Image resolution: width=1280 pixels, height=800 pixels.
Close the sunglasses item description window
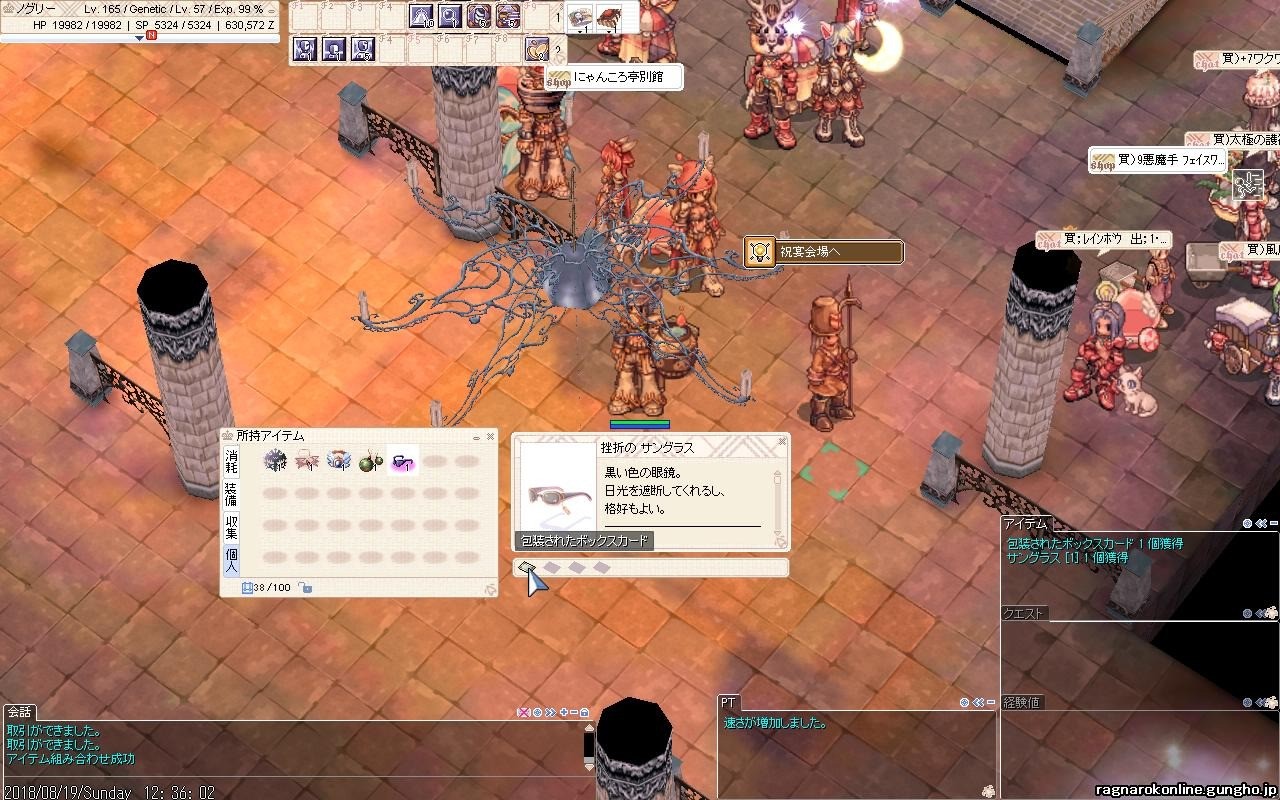tap(782, 440)
